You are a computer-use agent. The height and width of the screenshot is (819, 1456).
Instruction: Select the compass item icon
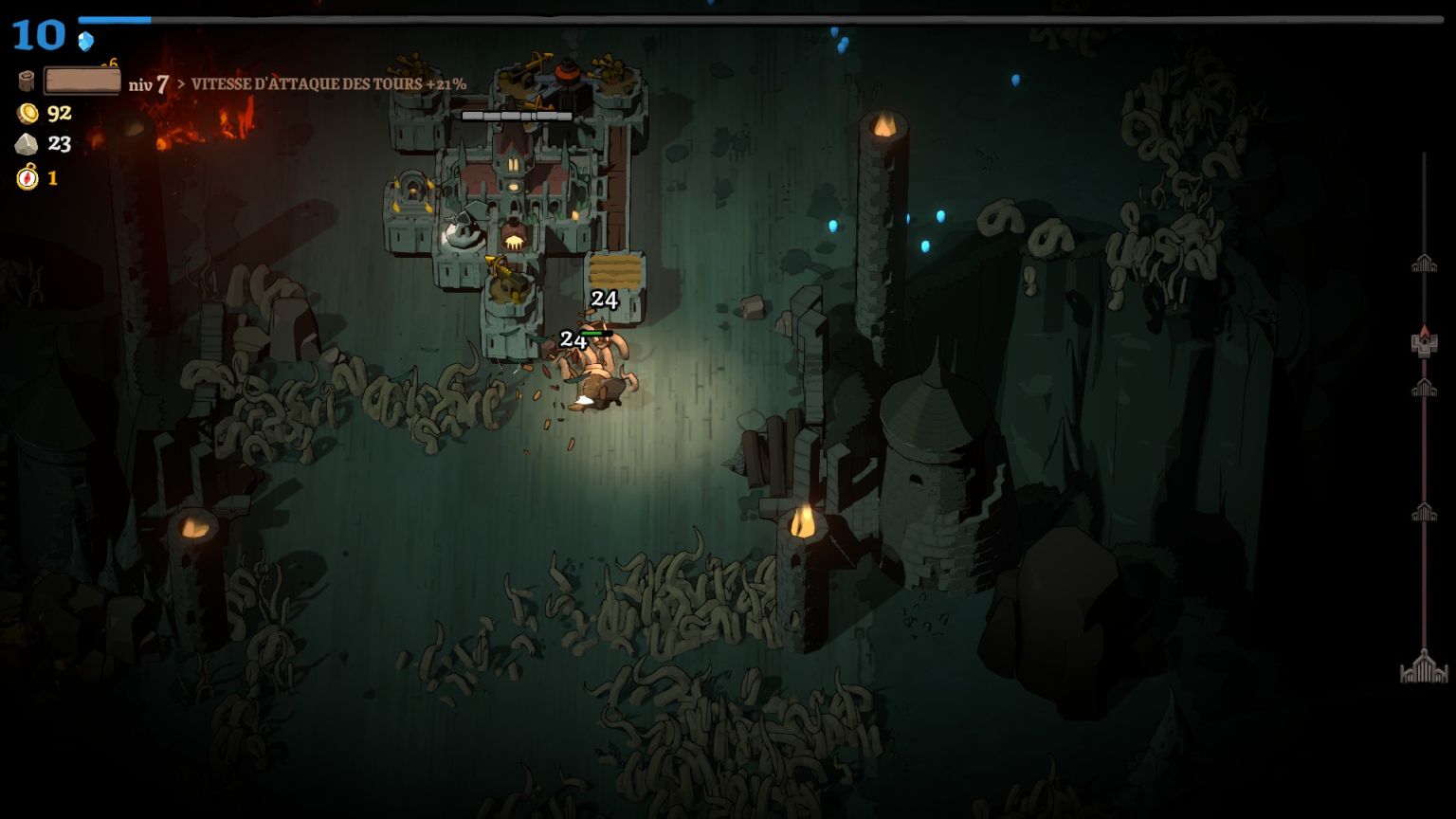click(27, 177)
